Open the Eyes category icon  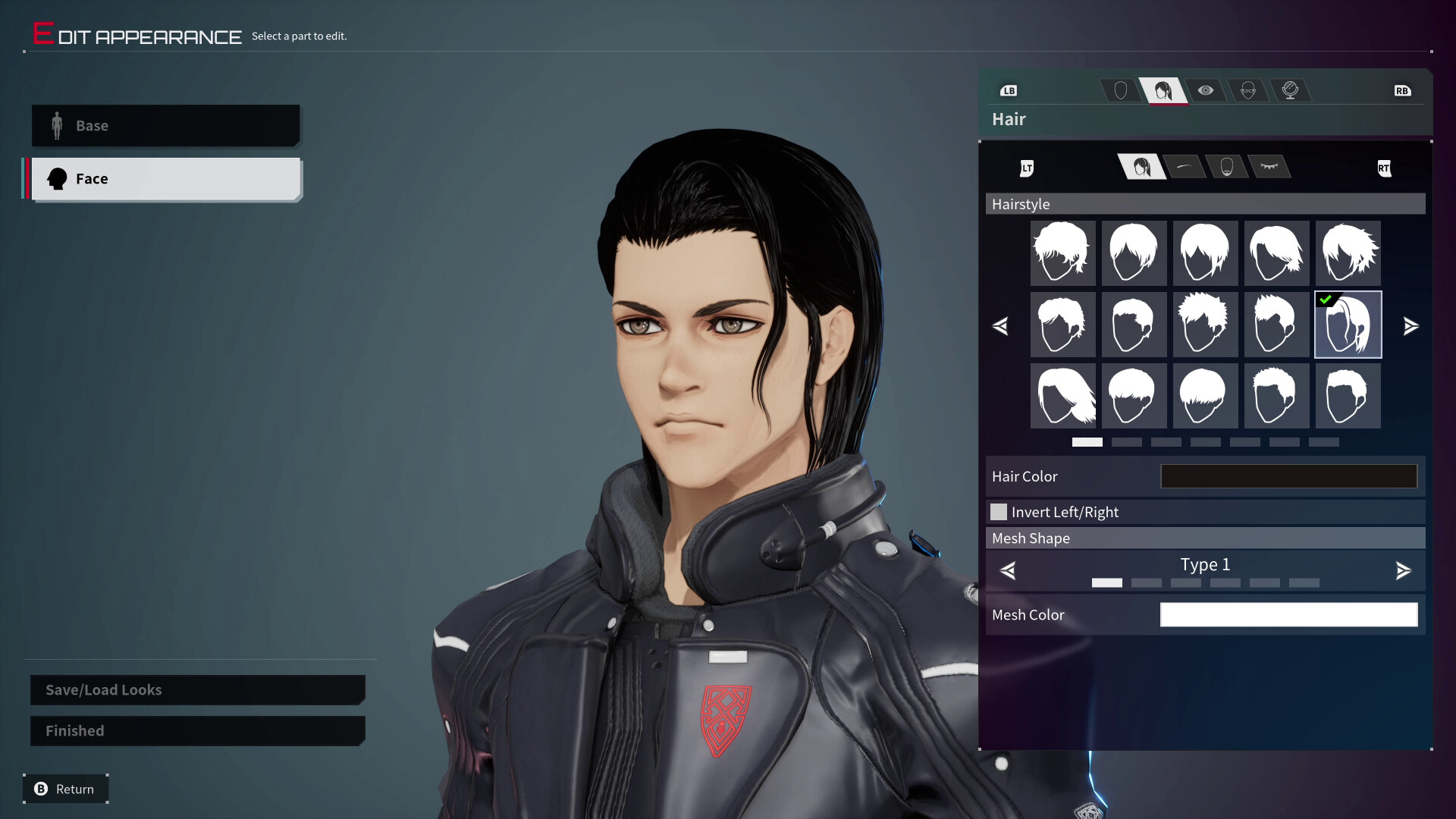click(1206, 90)
